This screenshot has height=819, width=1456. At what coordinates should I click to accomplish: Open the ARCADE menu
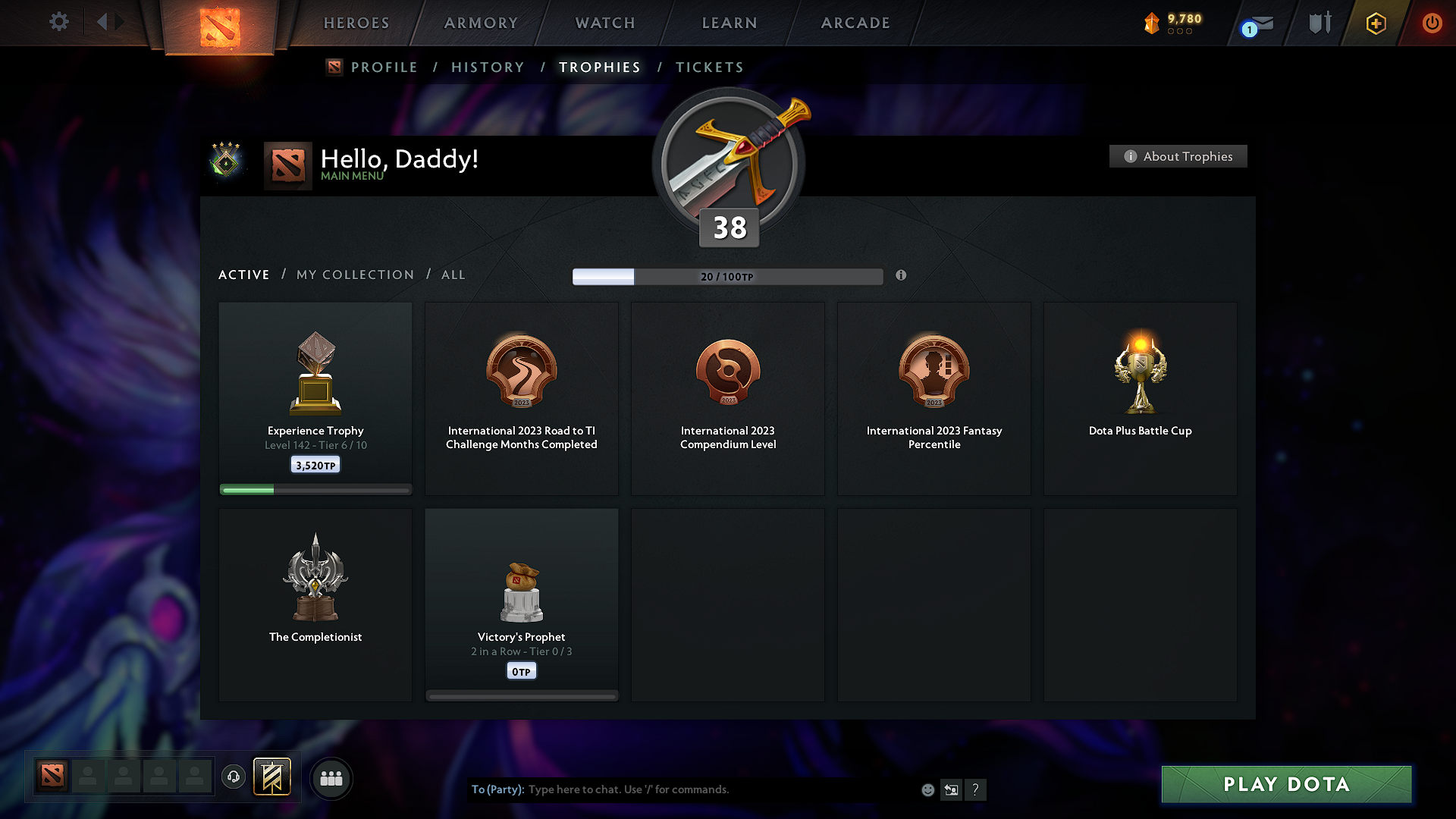point(855,23)
